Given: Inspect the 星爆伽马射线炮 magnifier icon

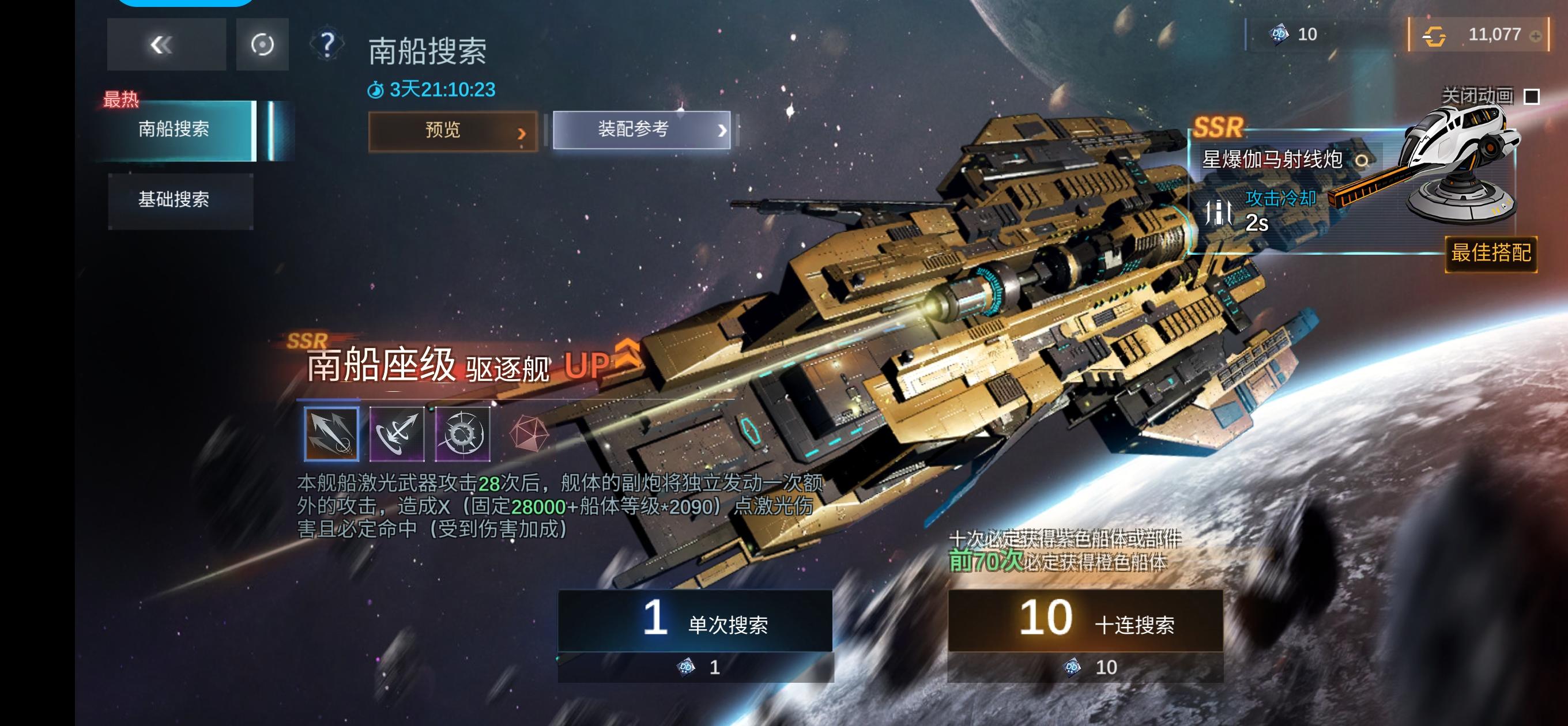Looking at the screenshot, I should [x=1362, y=161].
